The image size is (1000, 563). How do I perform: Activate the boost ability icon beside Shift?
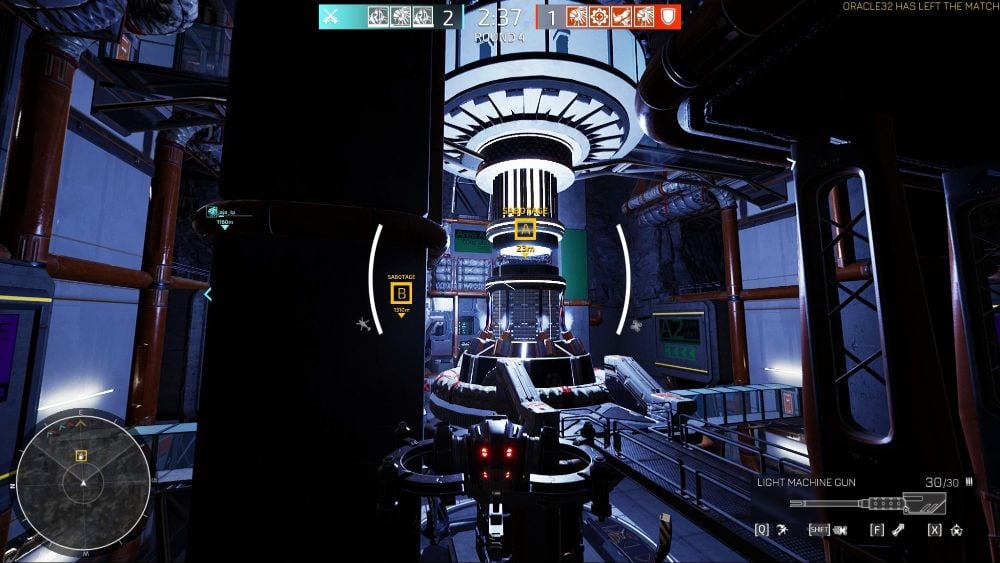[x=842, y=529]
